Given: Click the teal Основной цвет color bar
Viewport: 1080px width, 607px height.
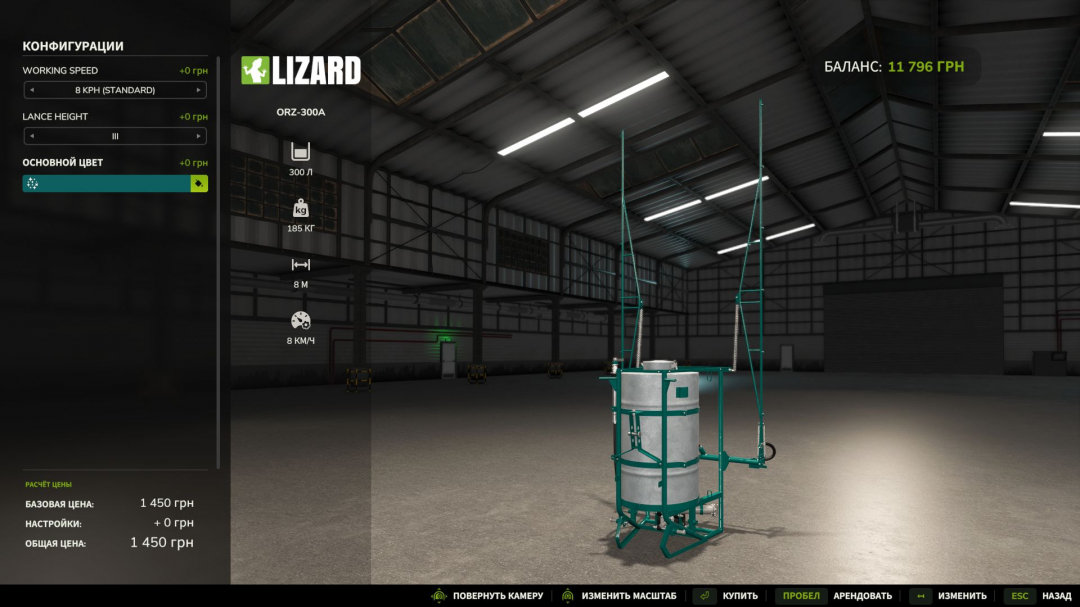Looking at the screenshot, I should pos(107,184).
